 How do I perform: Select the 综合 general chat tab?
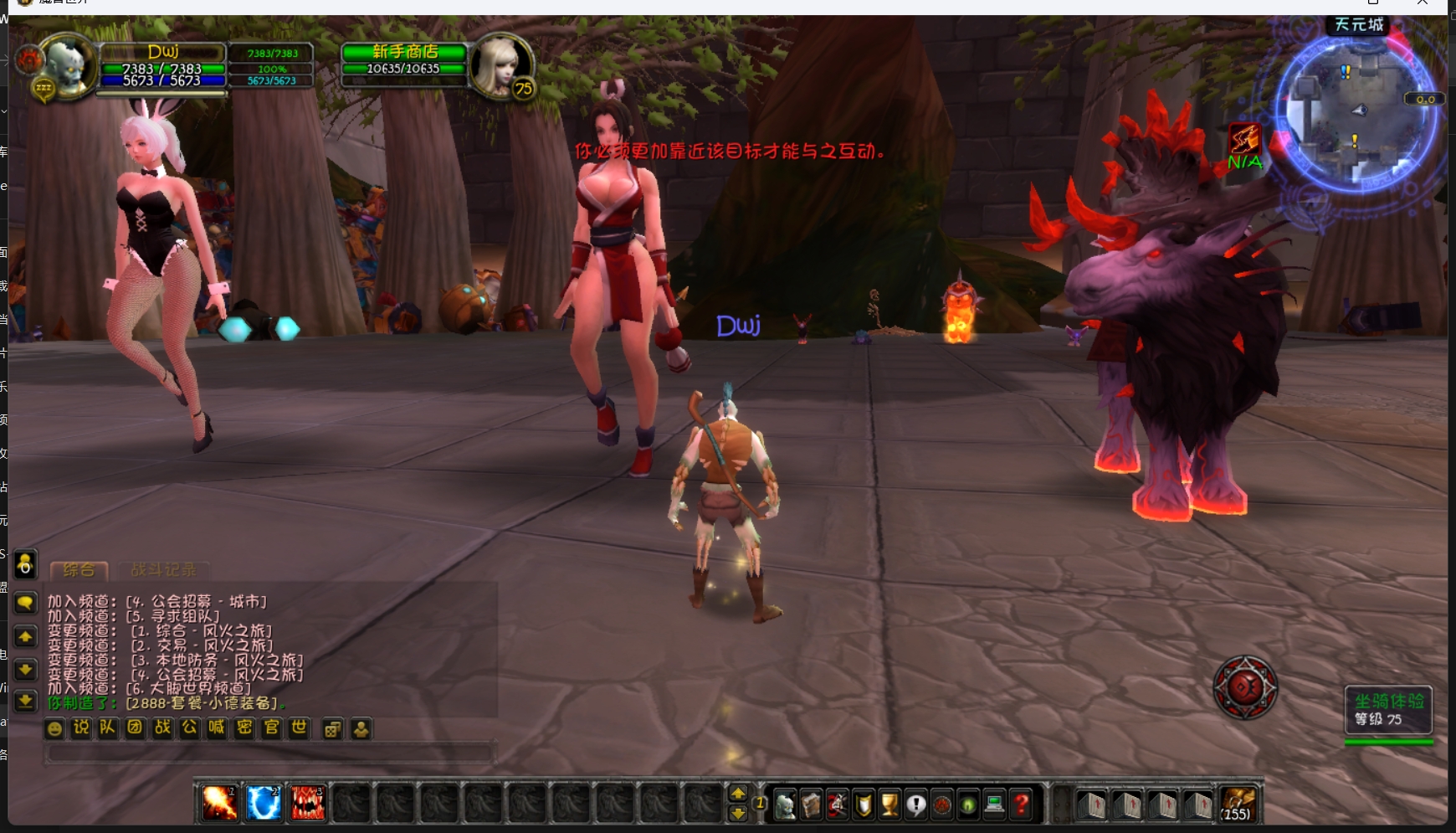pyautogui.click(x=79, y=570)
